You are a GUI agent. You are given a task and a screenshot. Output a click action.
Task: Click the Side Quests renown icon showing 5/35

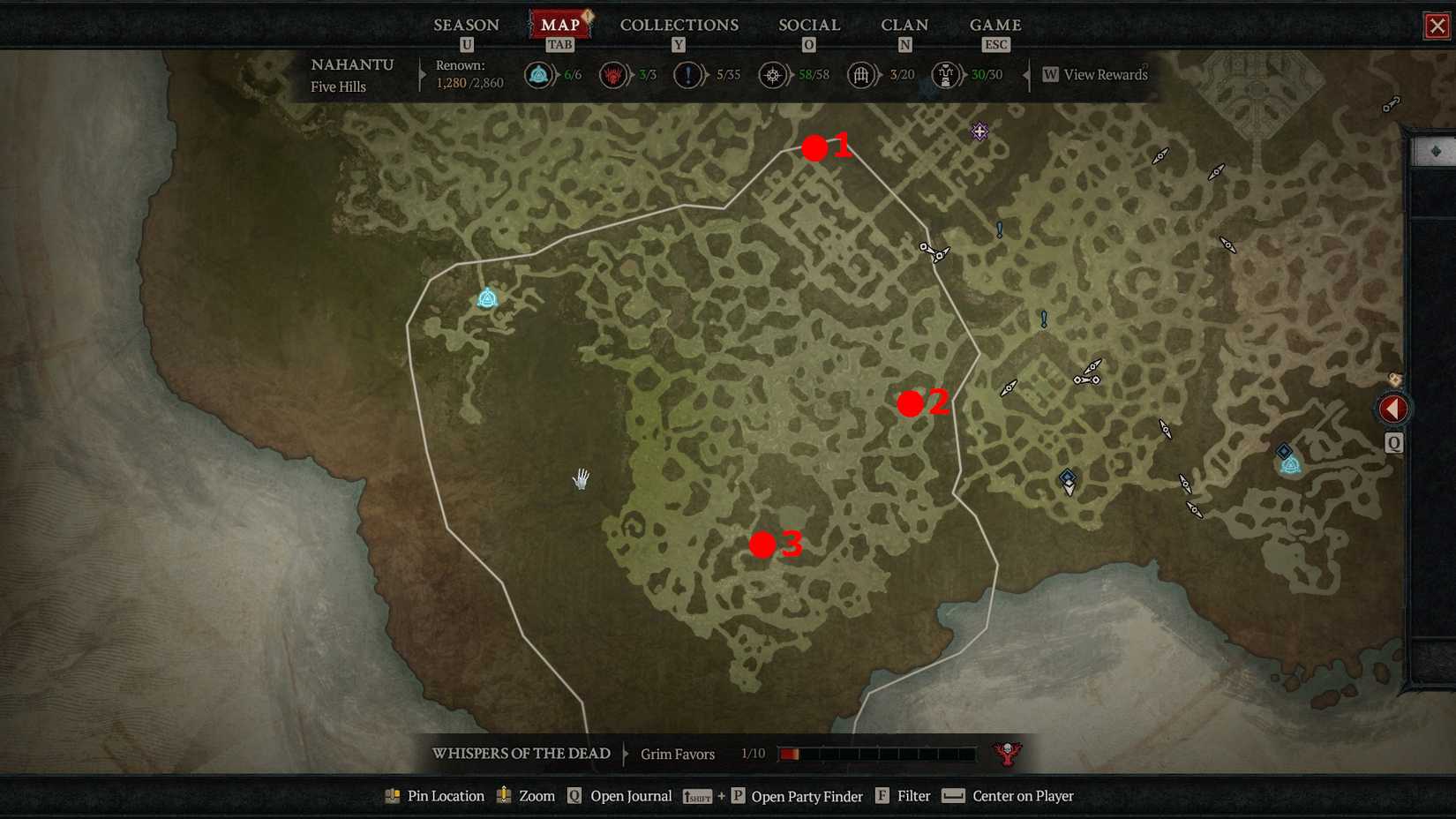click(x=688, y=75)
